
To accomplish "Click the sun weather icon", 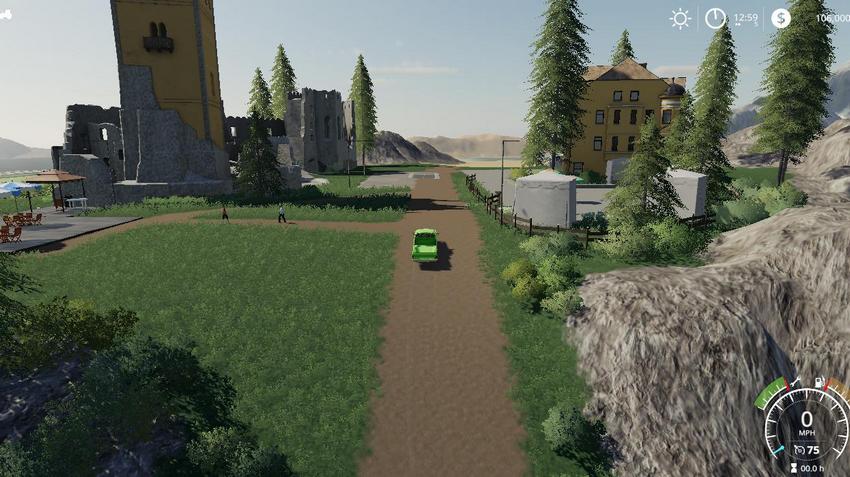I will point(680,18).
